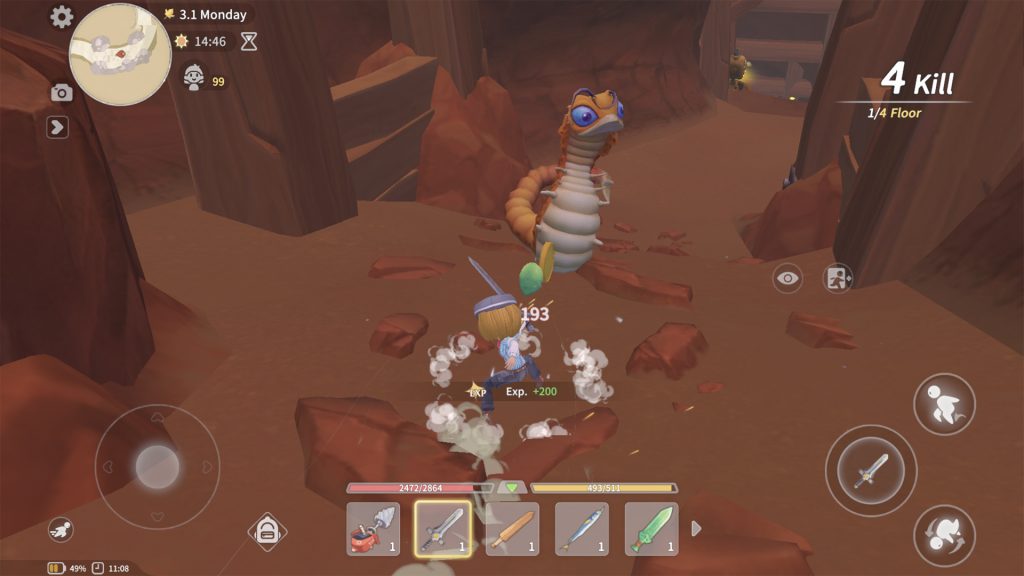Attack with the sword action button
Screen dimensions: 1024x576
click(x=870, y=470)
